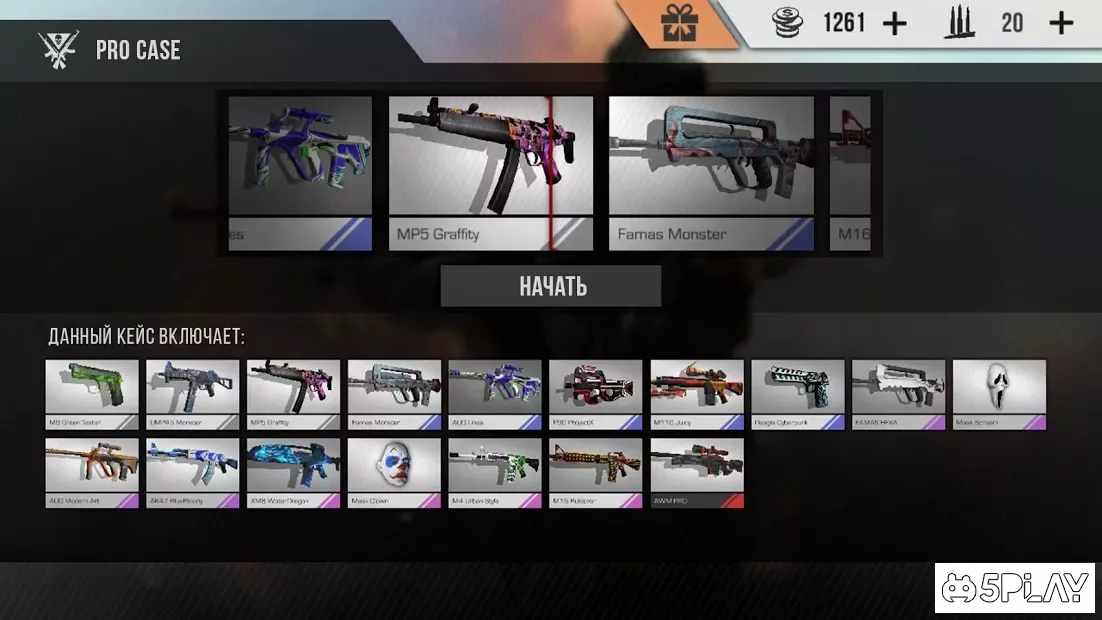Choose the AUG Modern Art skin
Screen dimensions: 1102x620
point(92,471)
